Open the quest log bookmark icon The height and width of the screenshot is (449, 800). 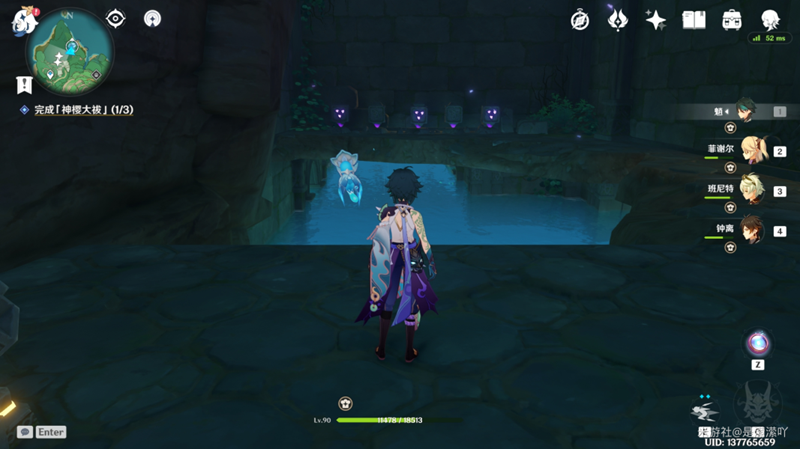coord(23,84)
